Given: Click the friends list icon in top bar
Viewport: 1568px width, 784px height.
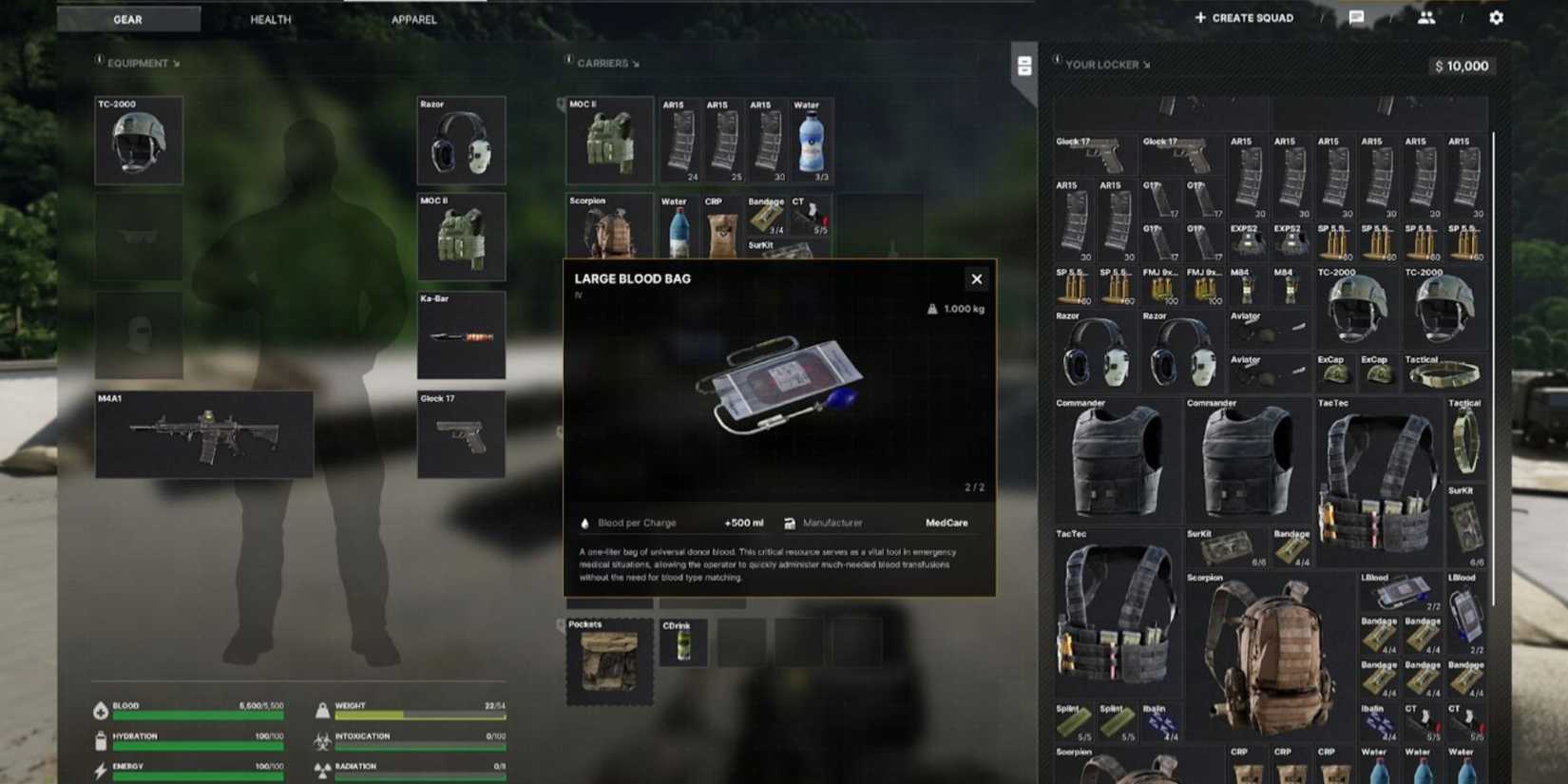Looking at the screenshot, I should (x=1427, y=17).
